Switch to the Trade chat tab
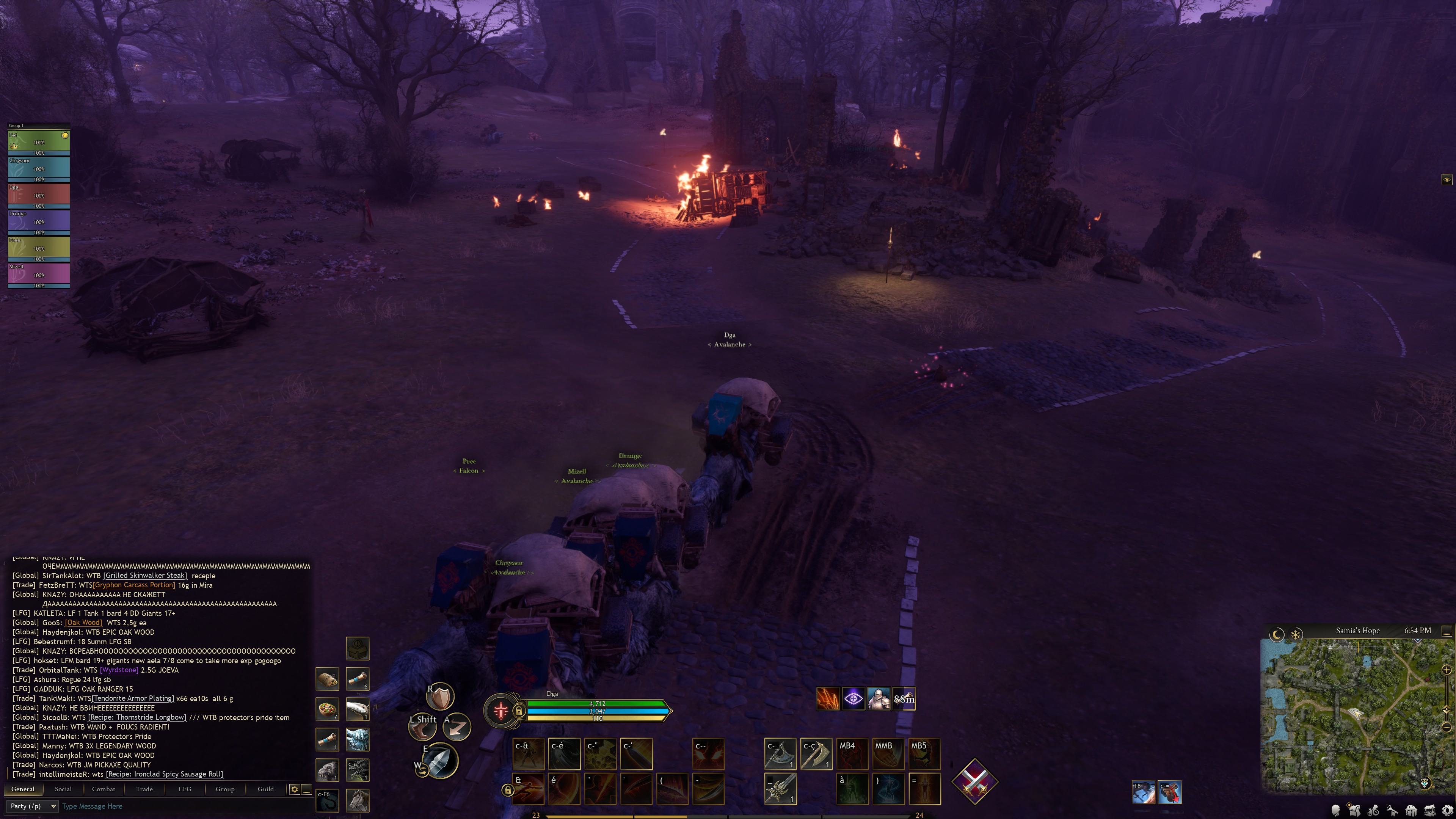 [144, 789]
